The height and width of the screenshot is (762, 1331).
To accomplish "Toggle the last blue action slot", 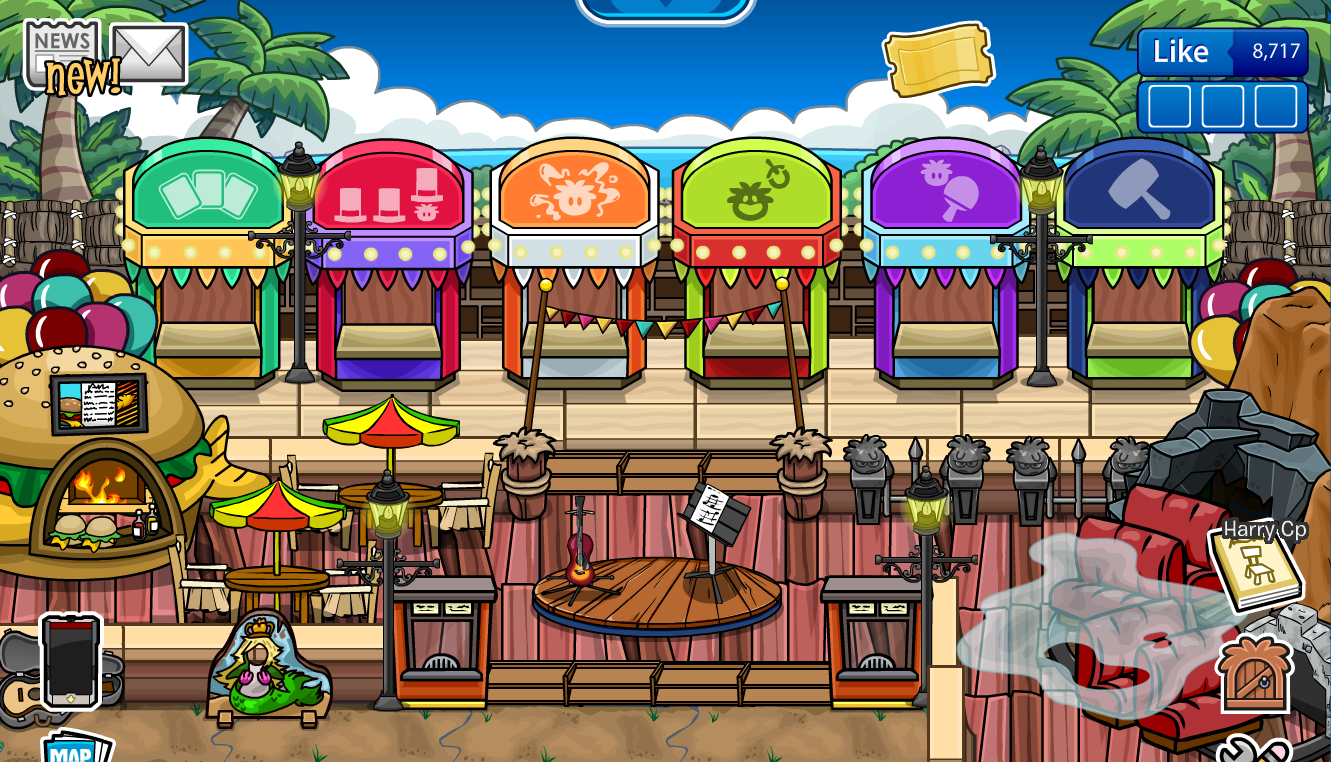I will tap(1277, 103).
